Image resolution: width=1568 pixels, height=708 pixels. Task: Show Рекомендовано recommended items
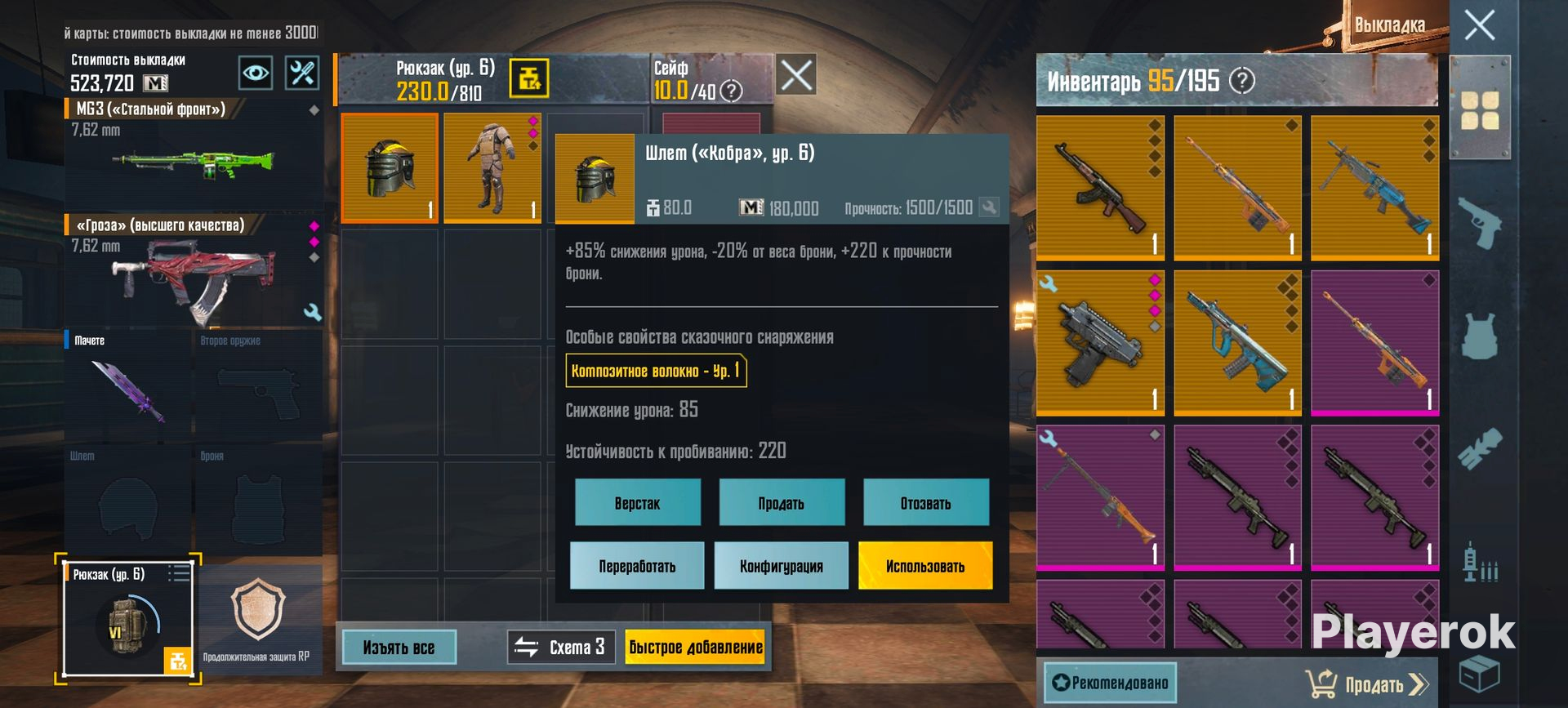1110,683
